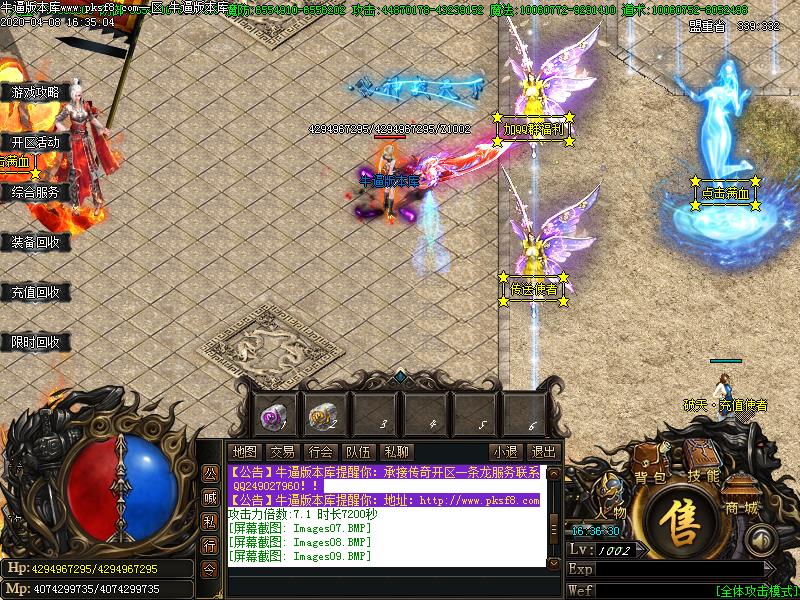Open the 交易 trade window

pos(282,452)
